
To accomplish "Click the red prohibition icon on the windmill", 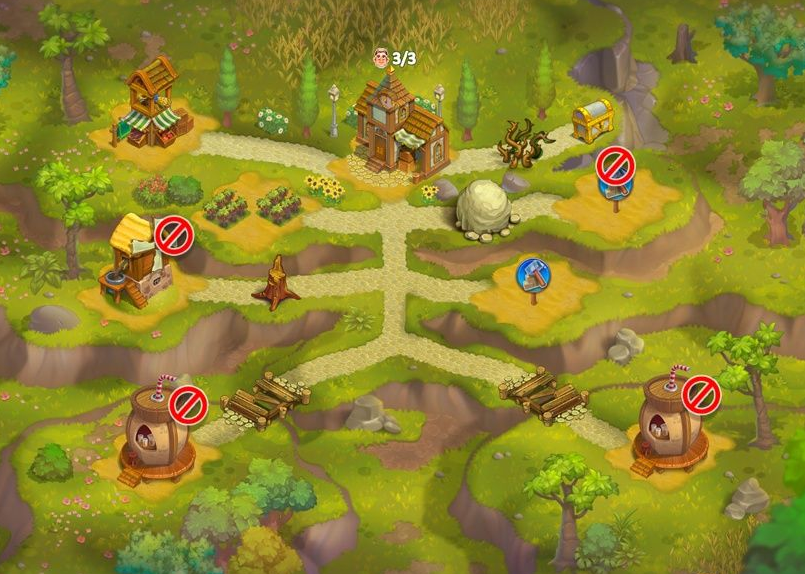I will tap(173, 237).
